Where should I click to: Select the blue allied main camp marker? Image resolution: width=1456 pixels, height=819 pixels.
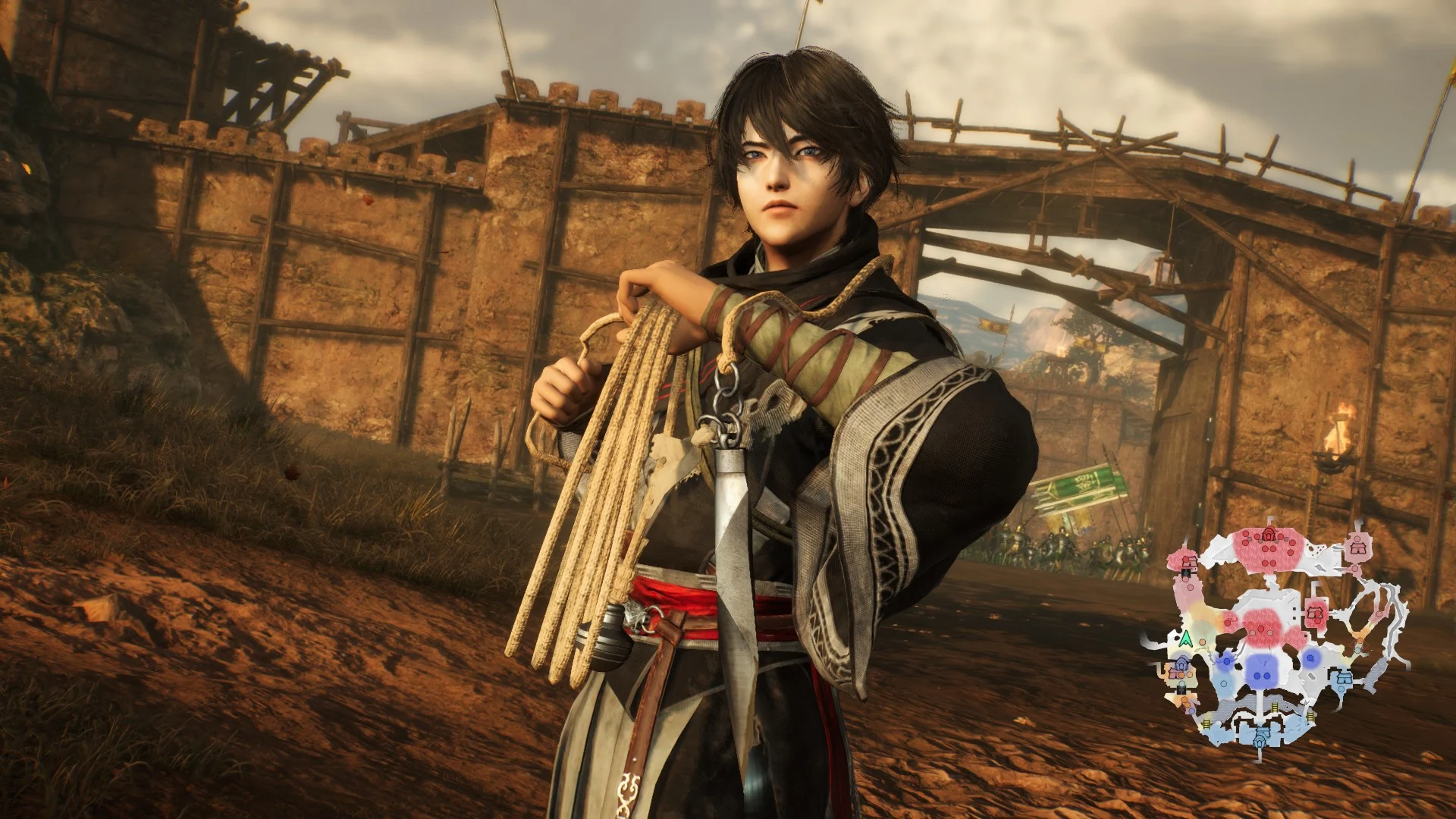[1260, 735]
